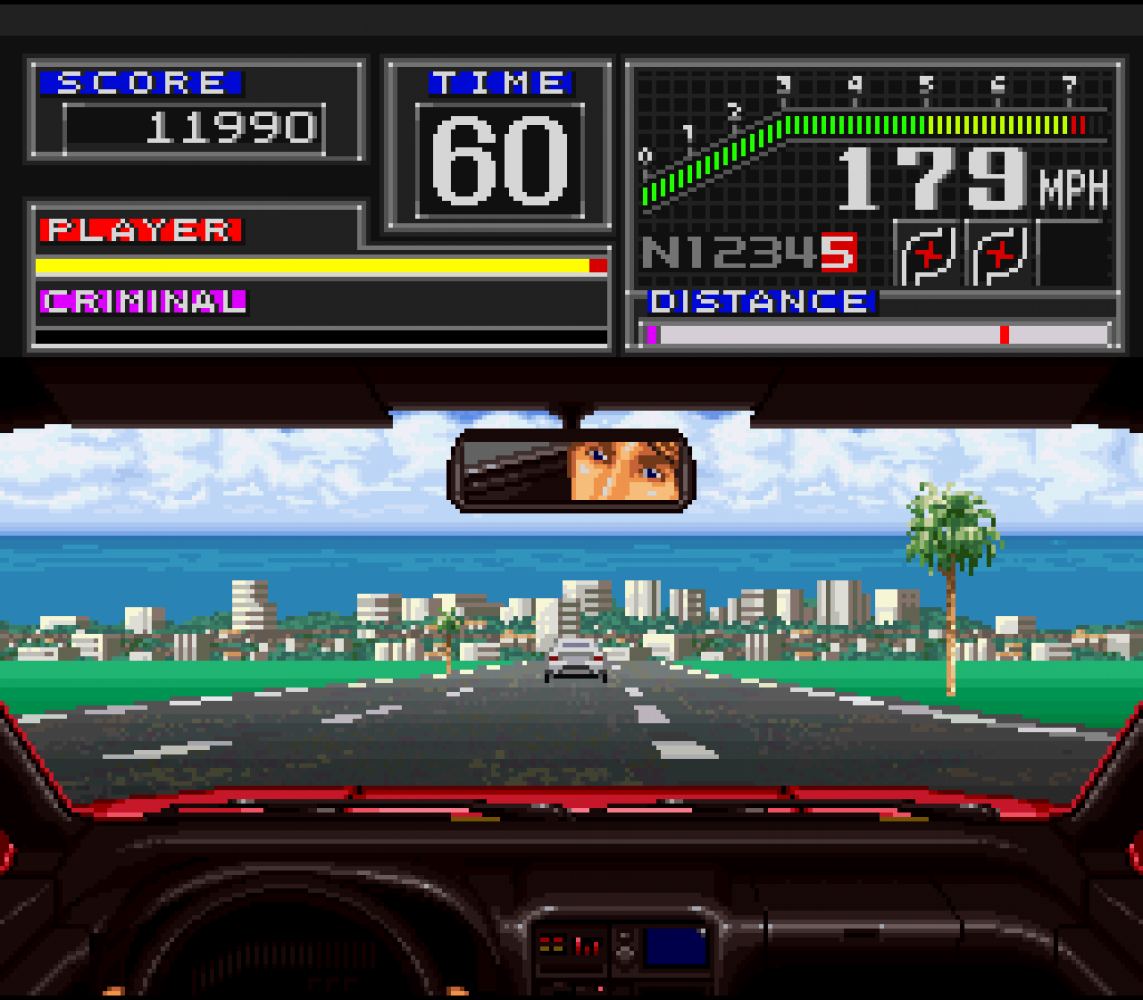
Task: Select the highlighted gear 5 indicator
Action: pos(838,253)
